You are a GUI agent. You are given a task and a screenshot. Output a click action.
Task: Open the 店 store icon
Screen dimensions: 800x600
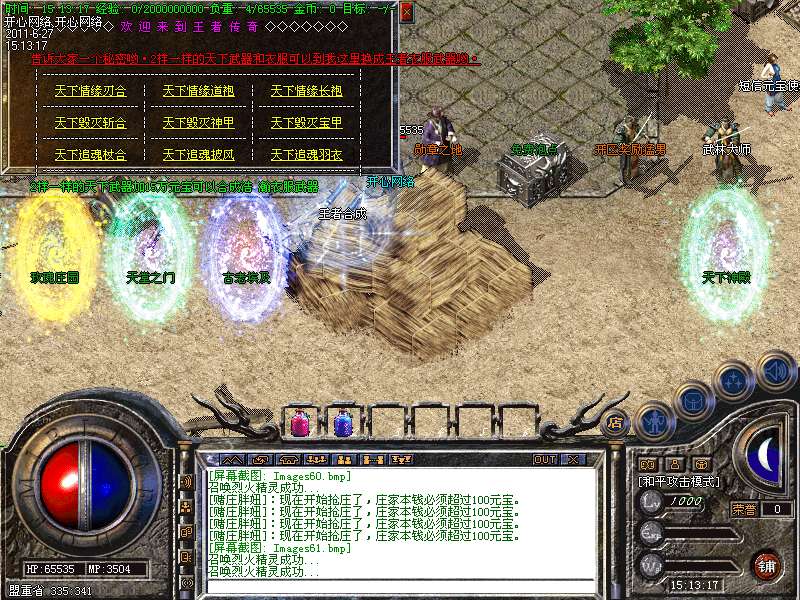coord(615,421)
